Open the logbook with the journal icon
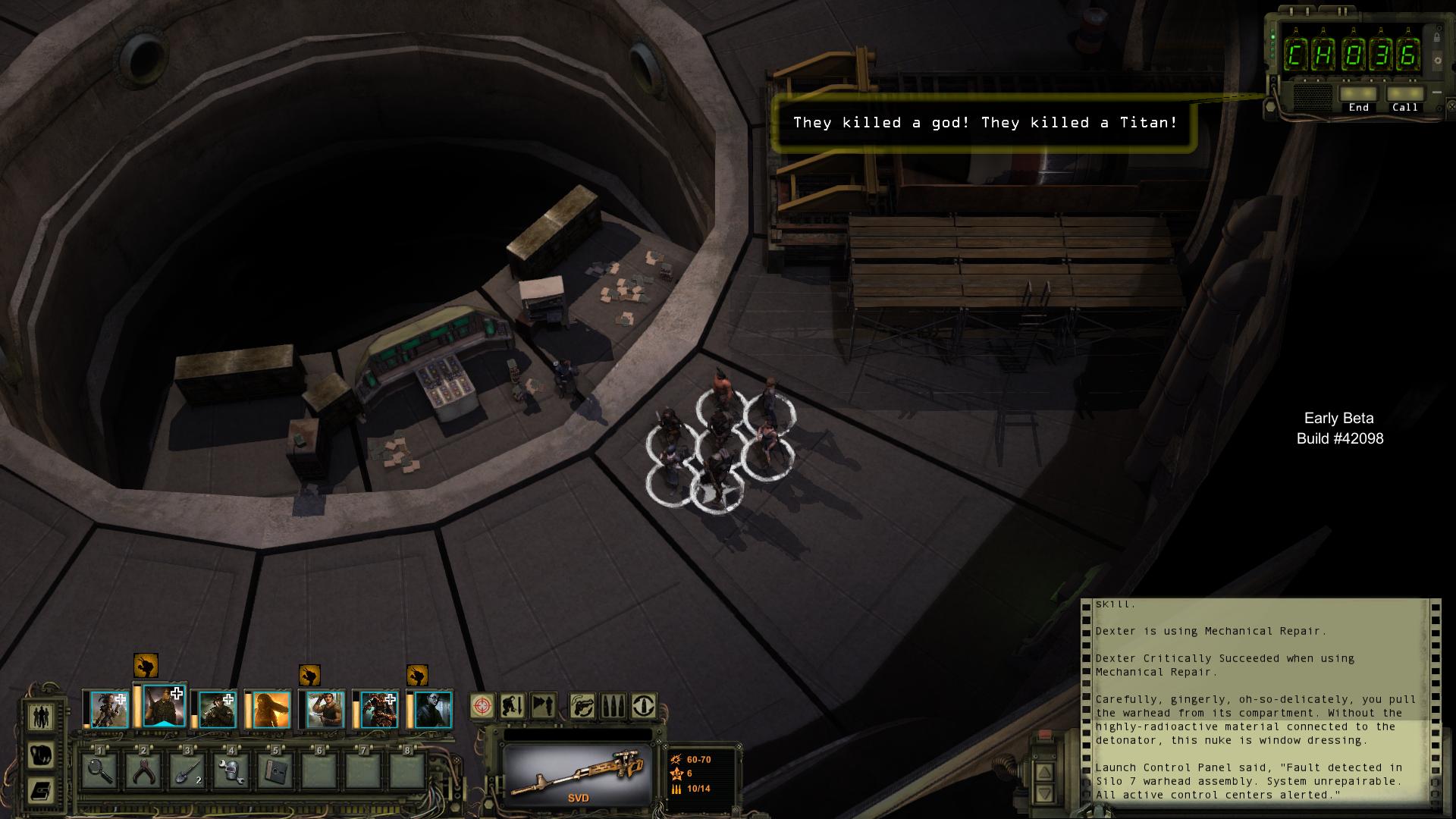 coord(42,791)
